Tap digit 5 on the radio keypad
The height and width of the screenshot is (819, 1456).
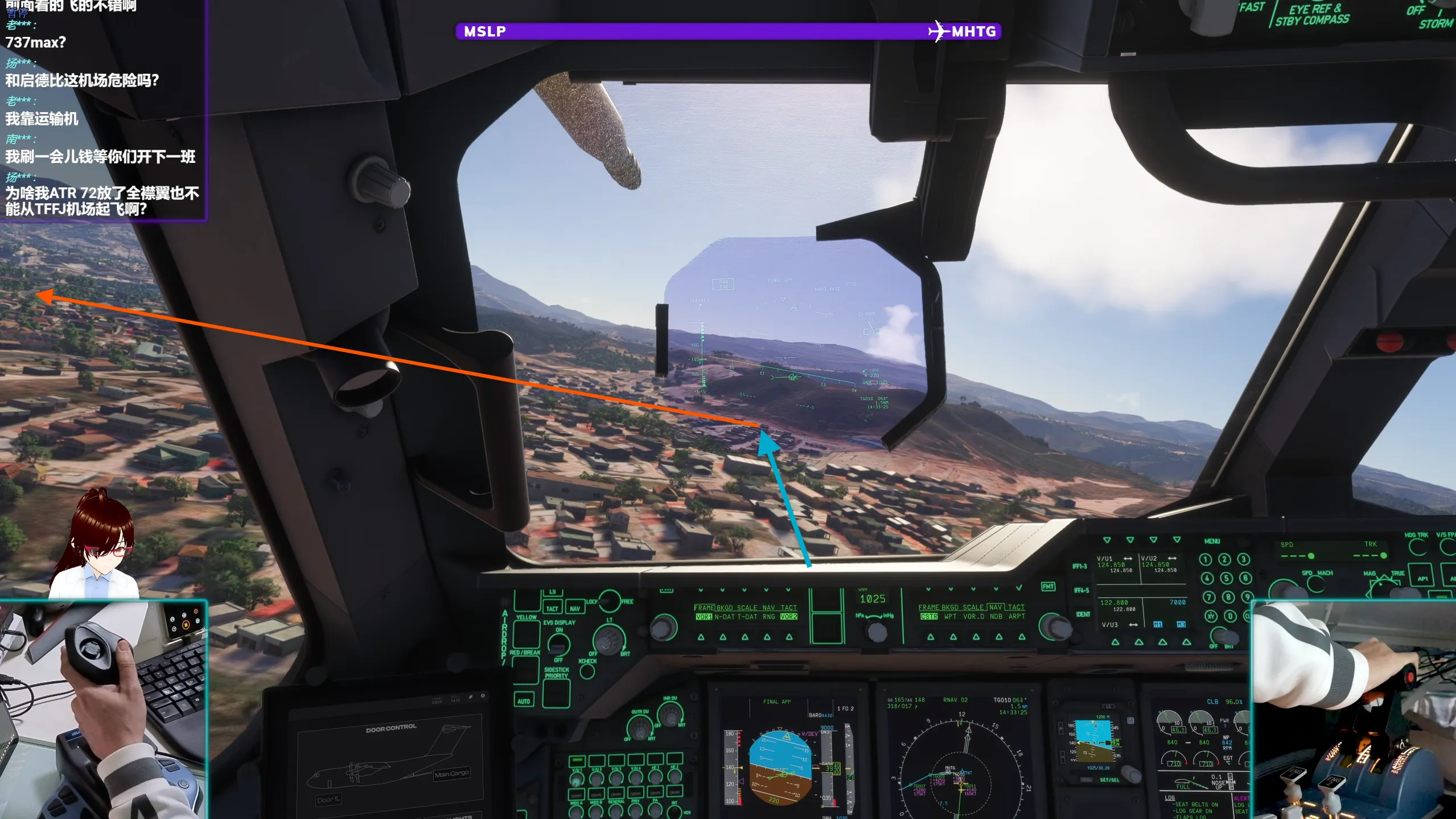1226,578
